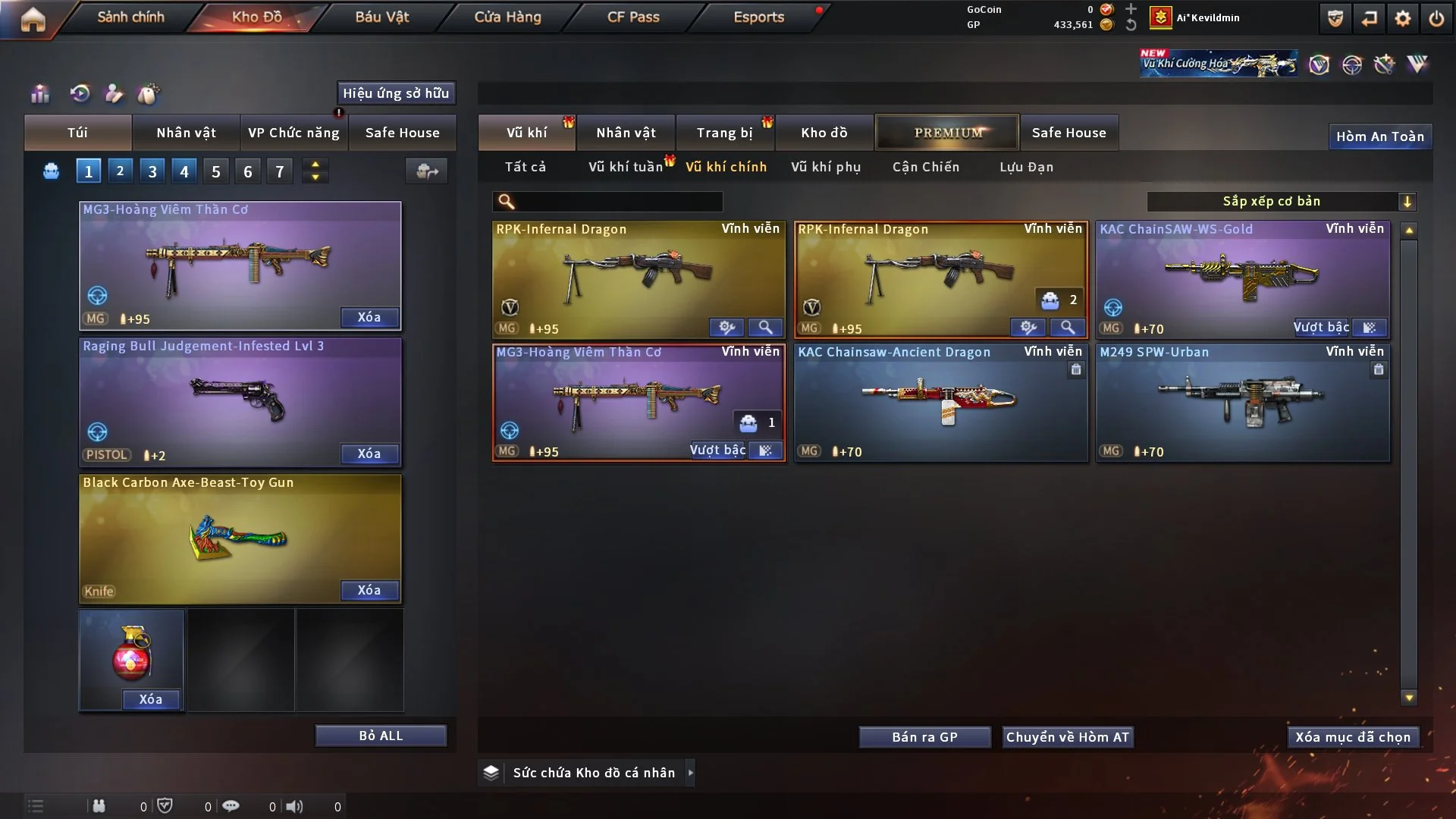Screen dimensions: 1456x819
Task: Open the Hòm An Toàn safe box
Action: [1379, 136]
